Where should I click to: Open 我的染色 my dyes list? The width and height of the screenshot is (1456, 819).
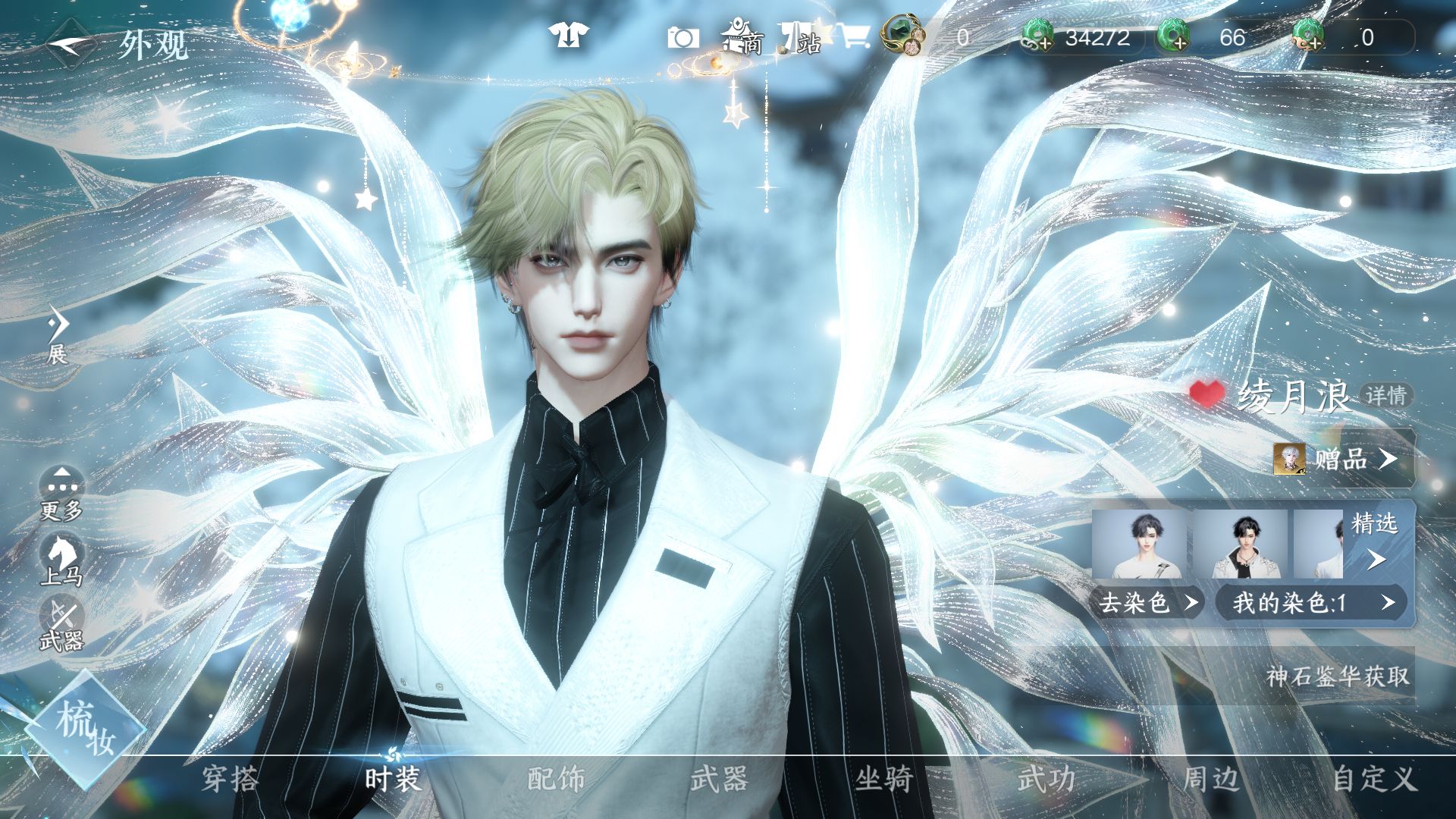pos(1312,603)
